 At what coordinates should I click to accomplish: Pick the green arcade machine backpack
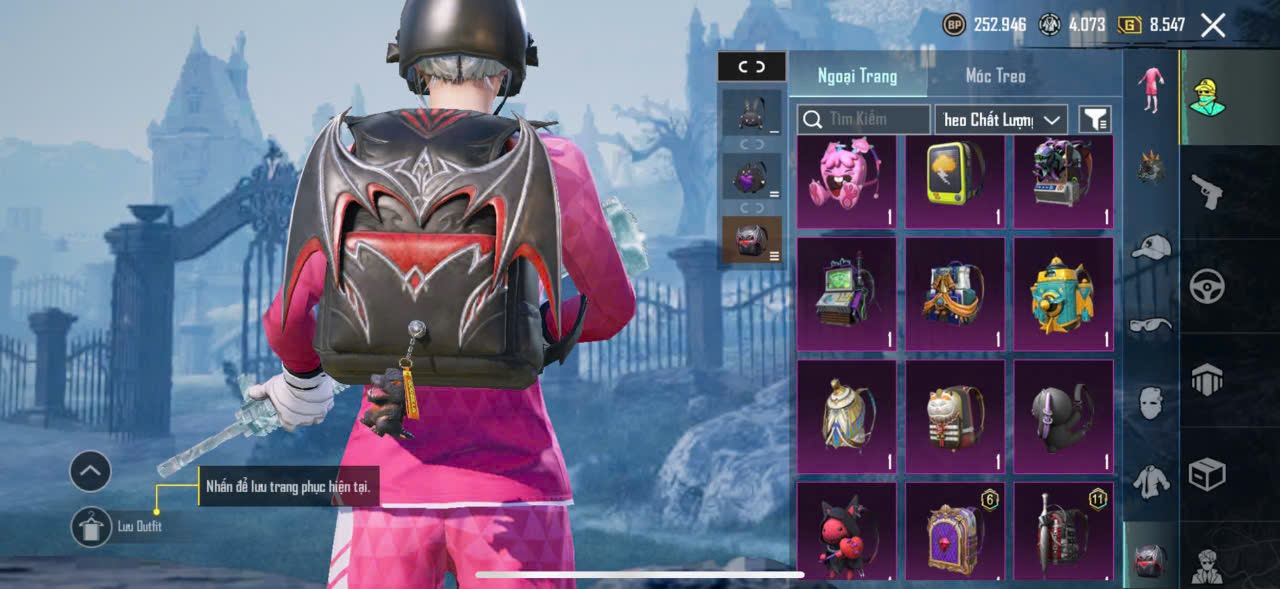pos(846,294)
